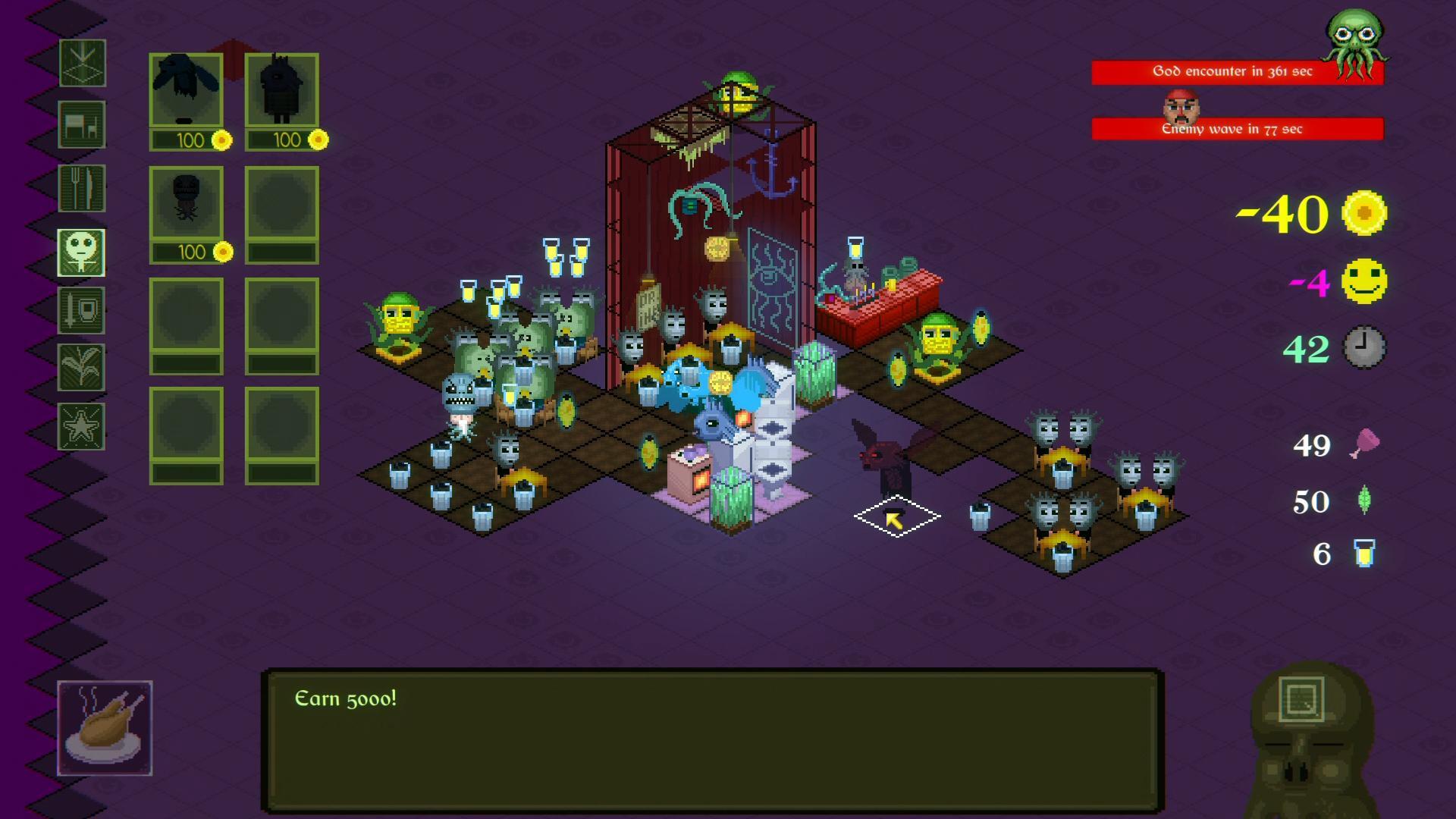Click the Earn 5000! objective banner
Screen dimensions: 1456x819
point(345,699)
